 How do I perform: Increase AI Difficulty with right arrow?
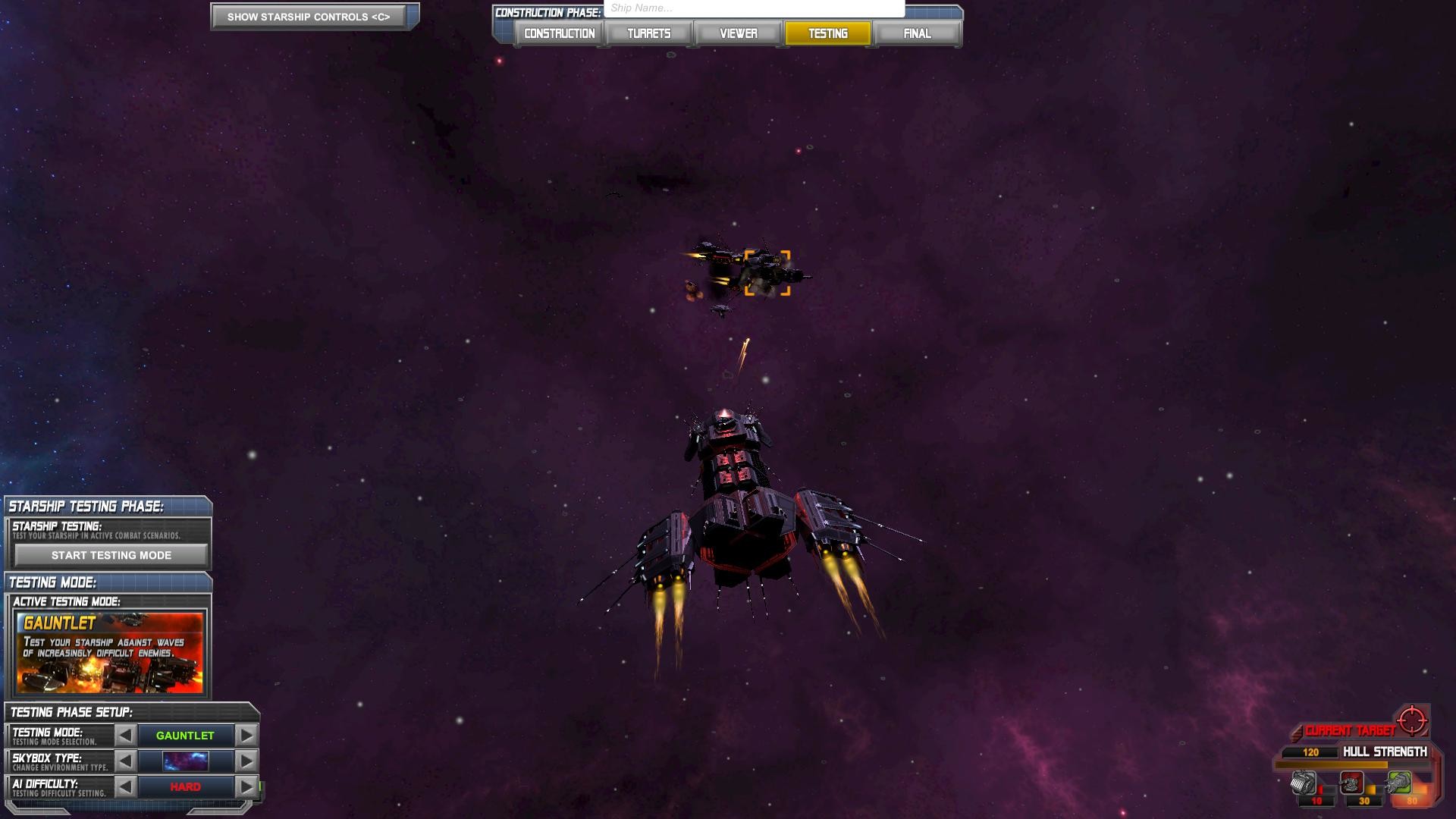[246, 786]
